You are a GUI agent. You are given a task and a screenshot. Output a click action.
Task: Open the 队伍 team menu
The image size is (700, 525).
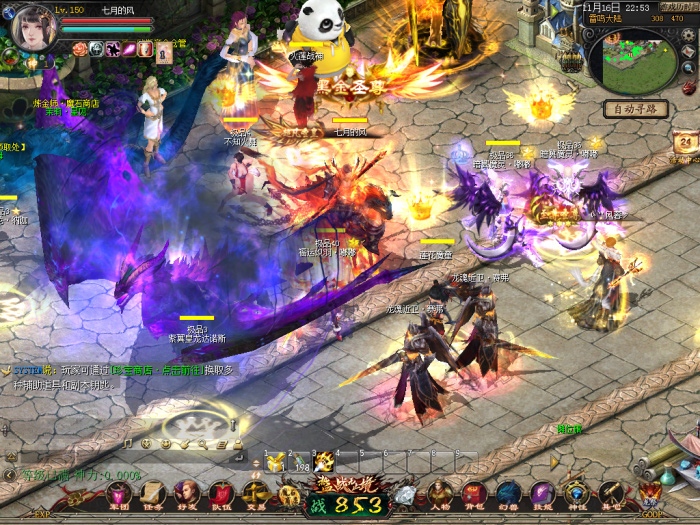220,494
